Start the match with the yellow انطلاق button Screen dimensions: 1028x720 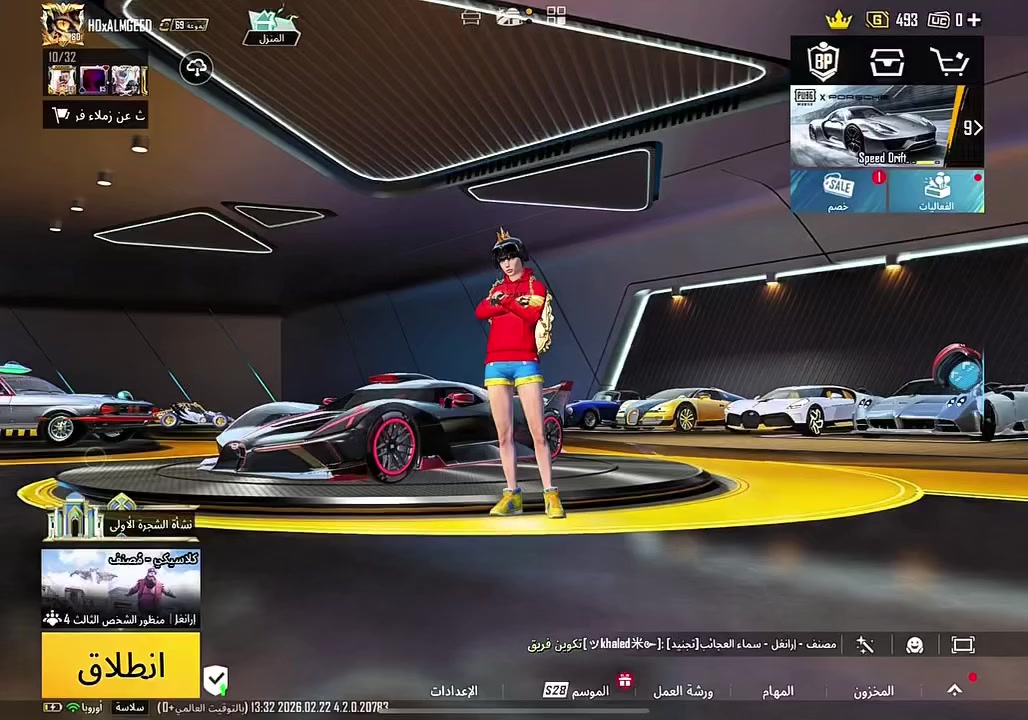[x=121, y=666]
